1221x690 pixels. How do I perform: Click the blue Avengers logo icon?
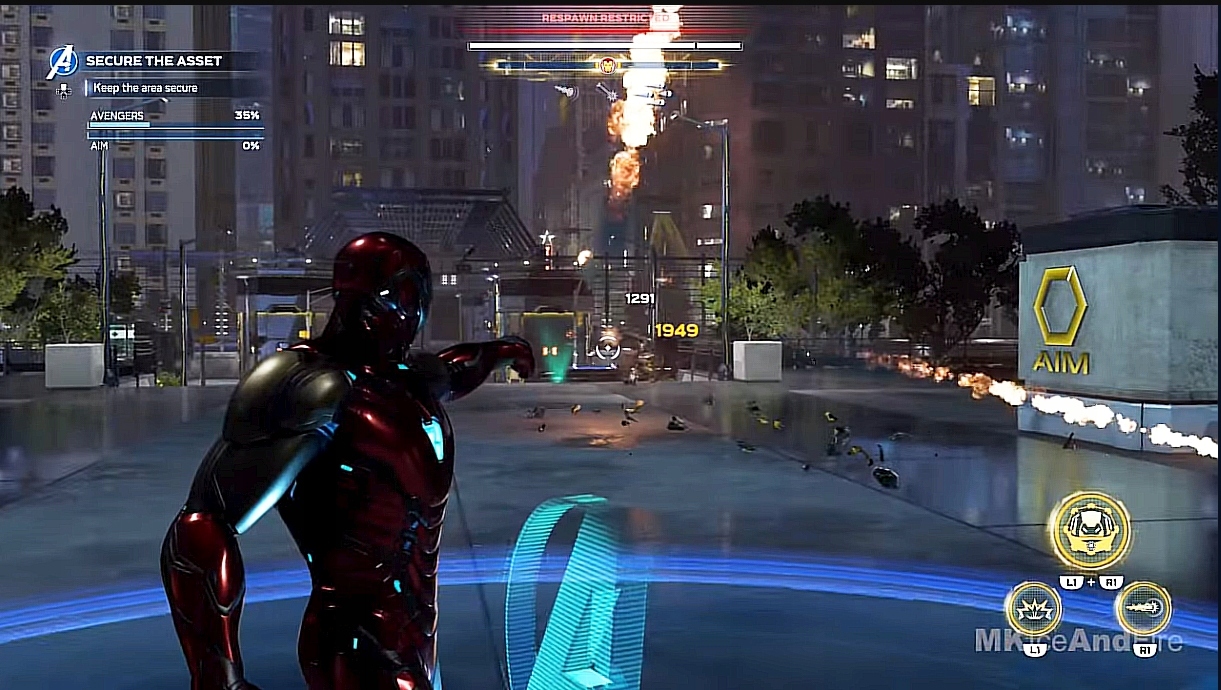62,63
